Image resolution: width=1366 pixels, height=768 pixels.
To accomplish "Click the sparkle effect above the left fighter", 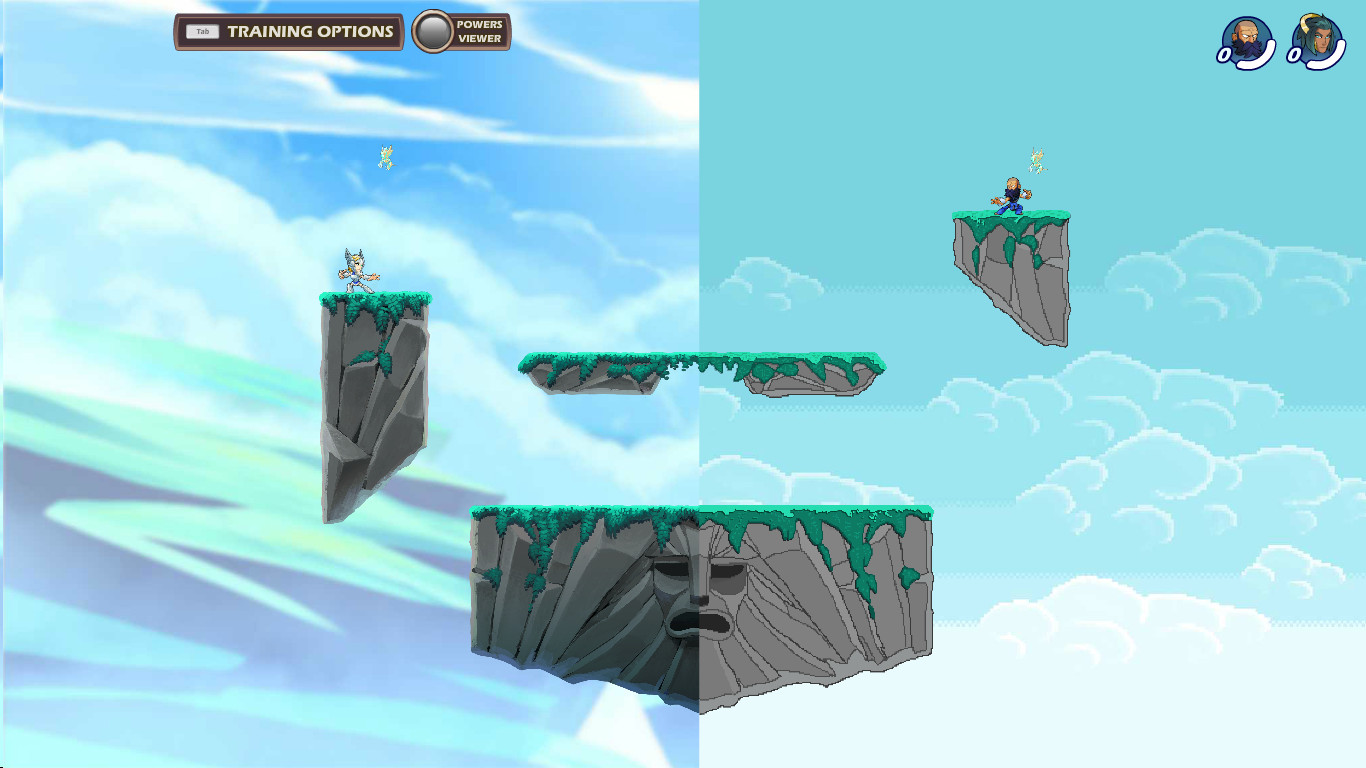I will click(385, 158).
